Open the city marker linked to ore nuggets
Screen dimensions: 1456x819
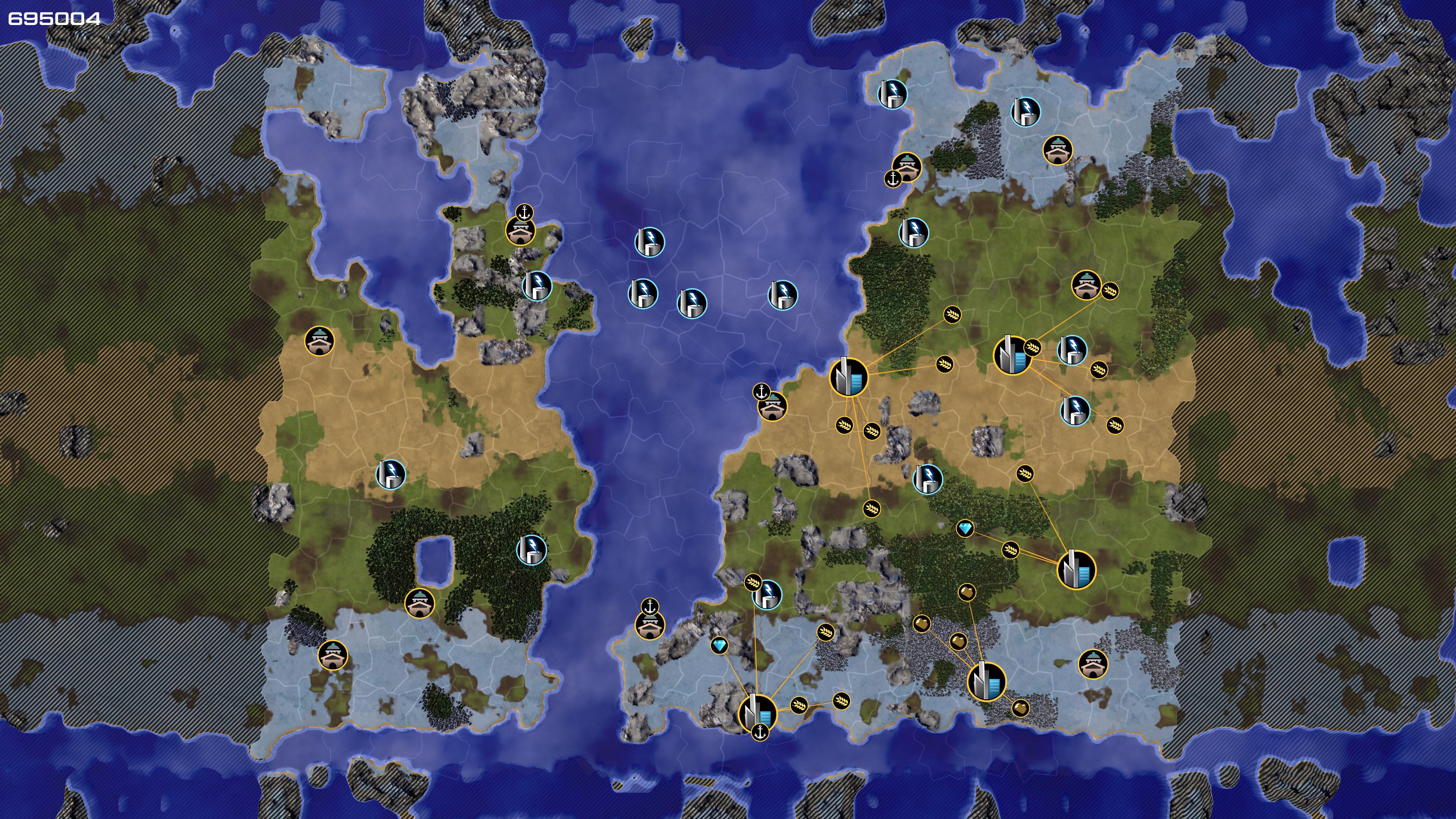click(x=986, y=682)
